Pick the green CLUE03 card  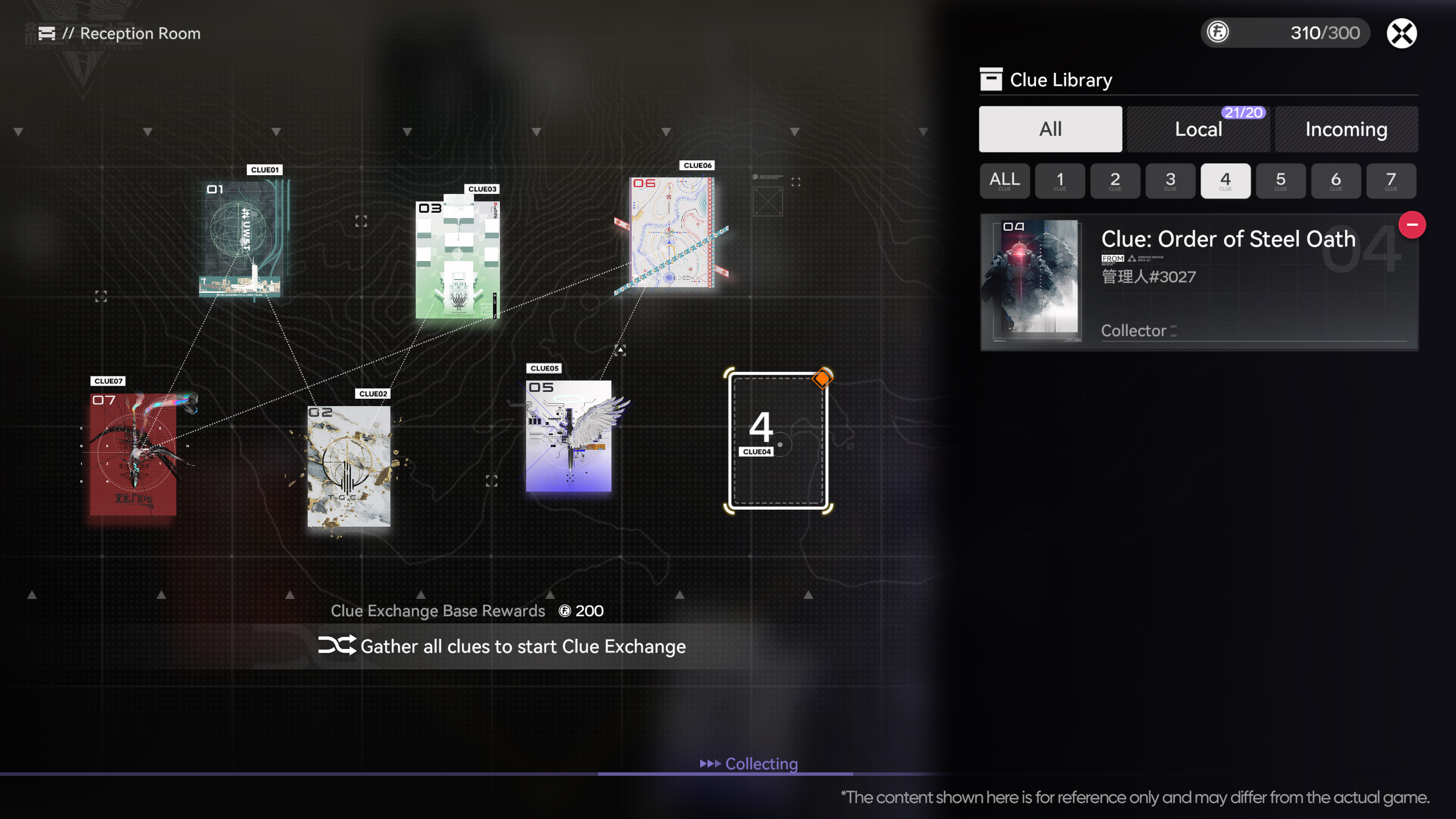(x=458, y=259)
